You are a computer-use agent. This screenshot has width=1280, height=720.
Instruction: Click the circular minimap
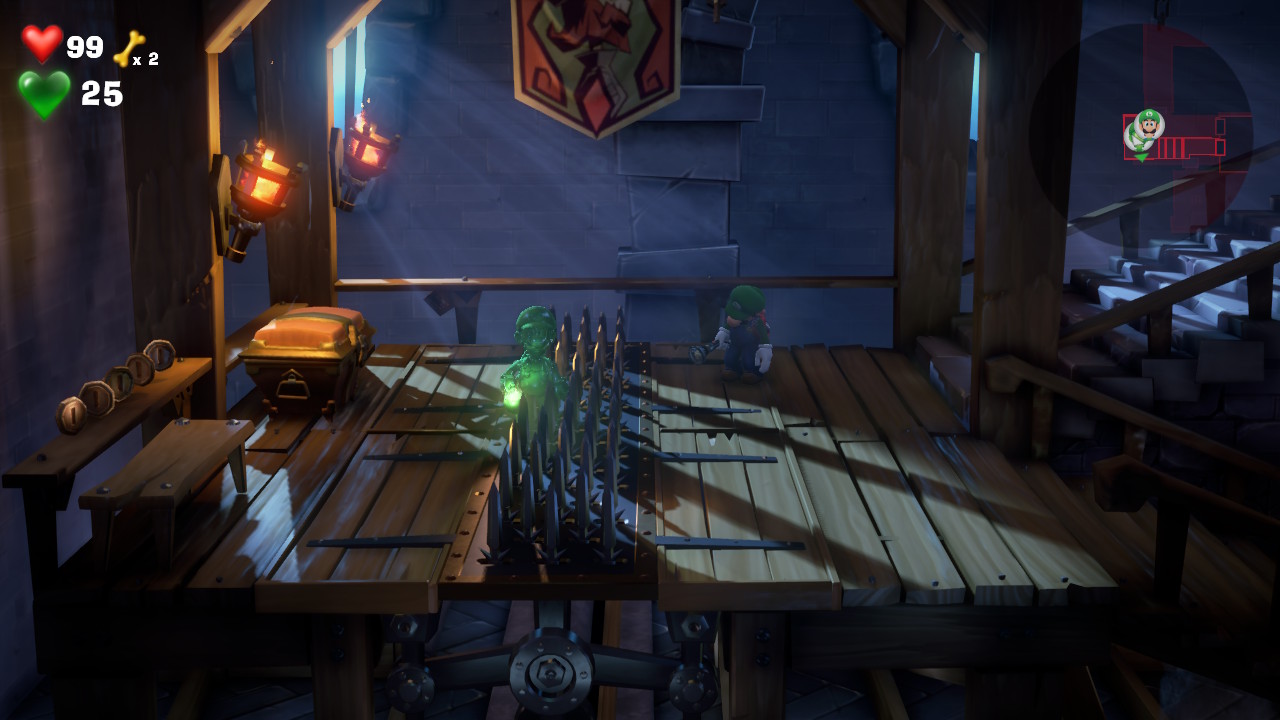pyautogui.click(x=1141, y=137)
